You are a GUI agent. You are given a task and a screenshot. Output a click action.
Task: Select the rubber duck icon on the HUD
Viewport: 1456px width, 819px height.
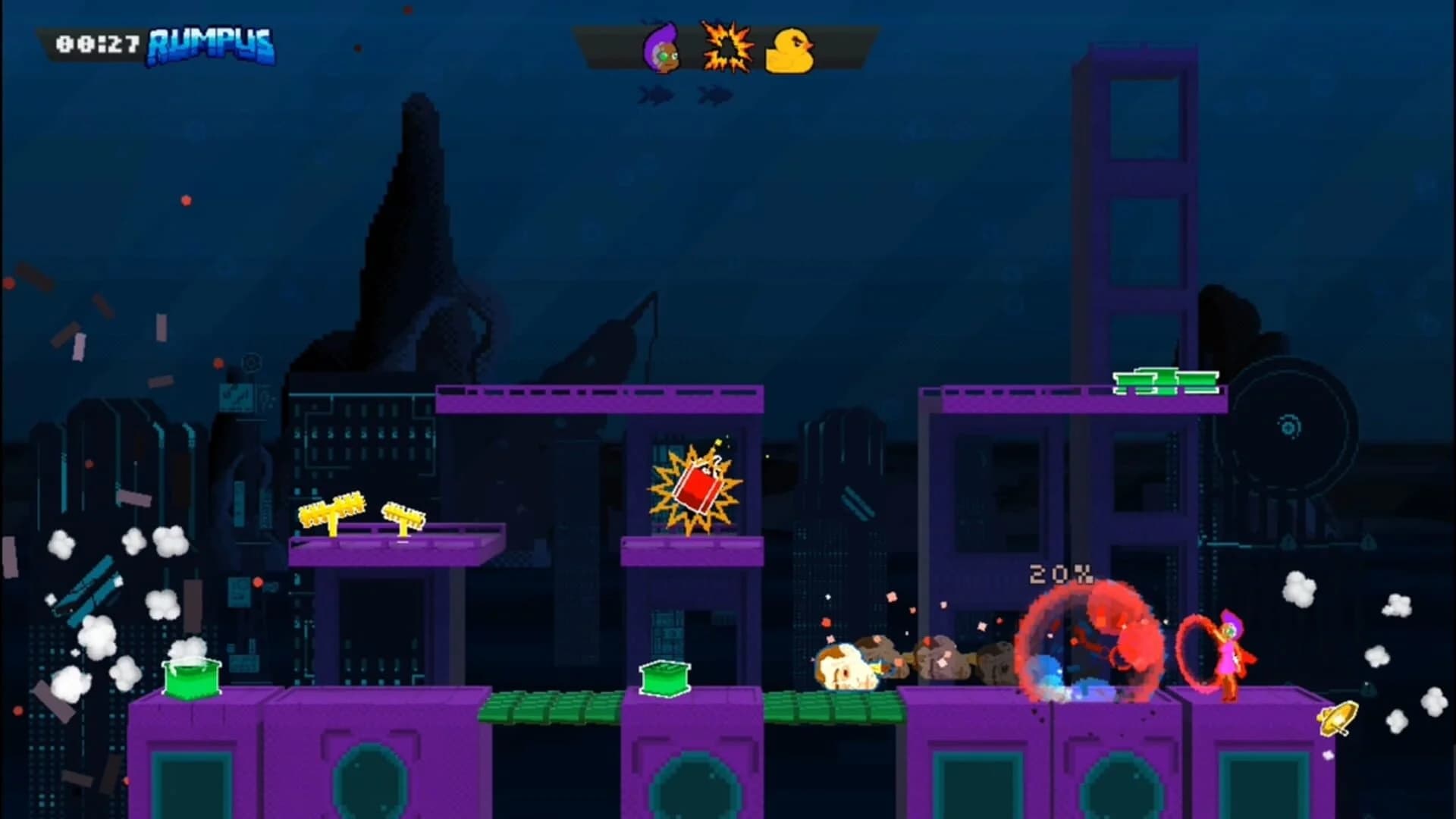pos(790,49)
